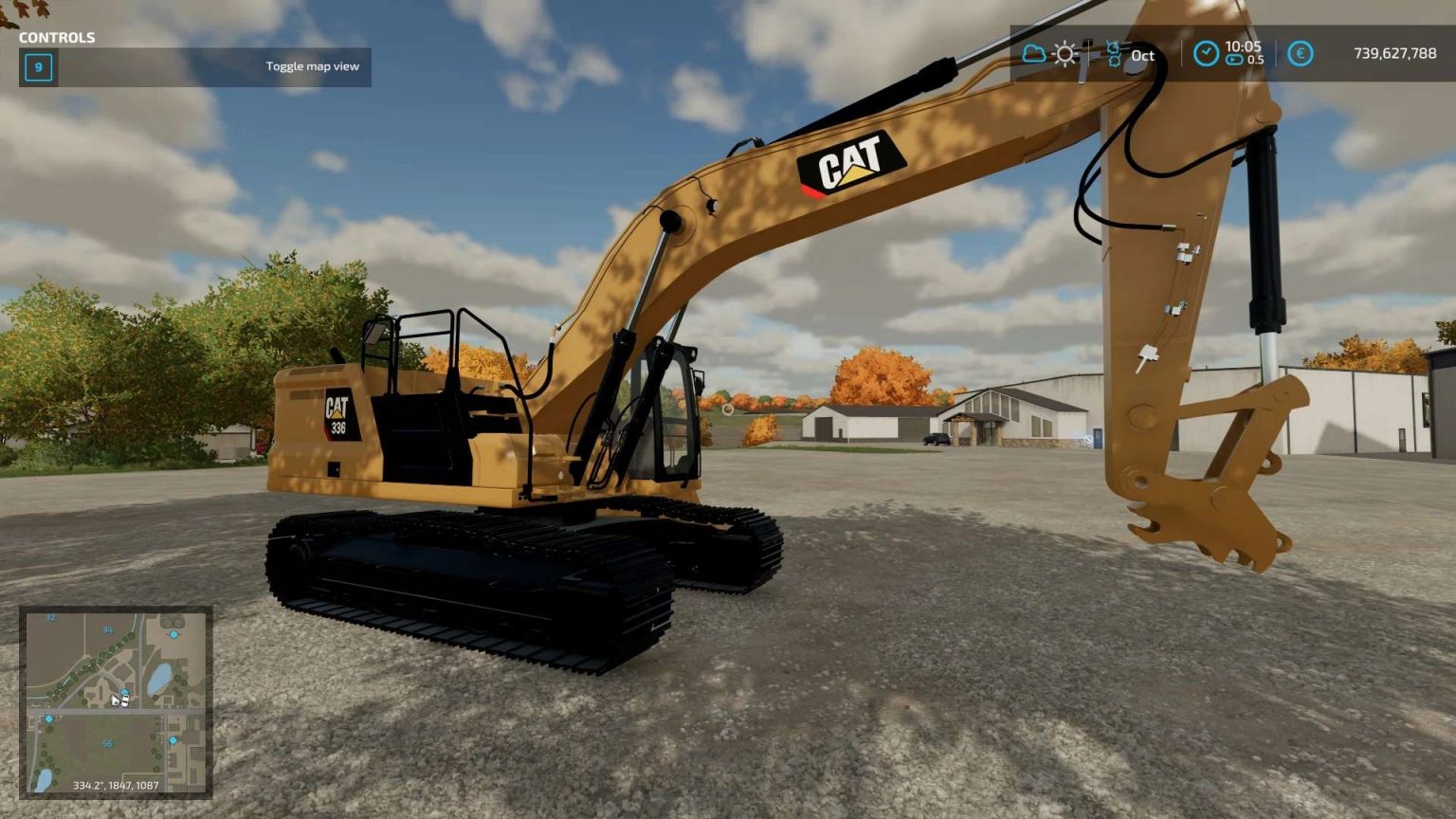Click the weather cloud icon in the HUD

click(1034, 53)
